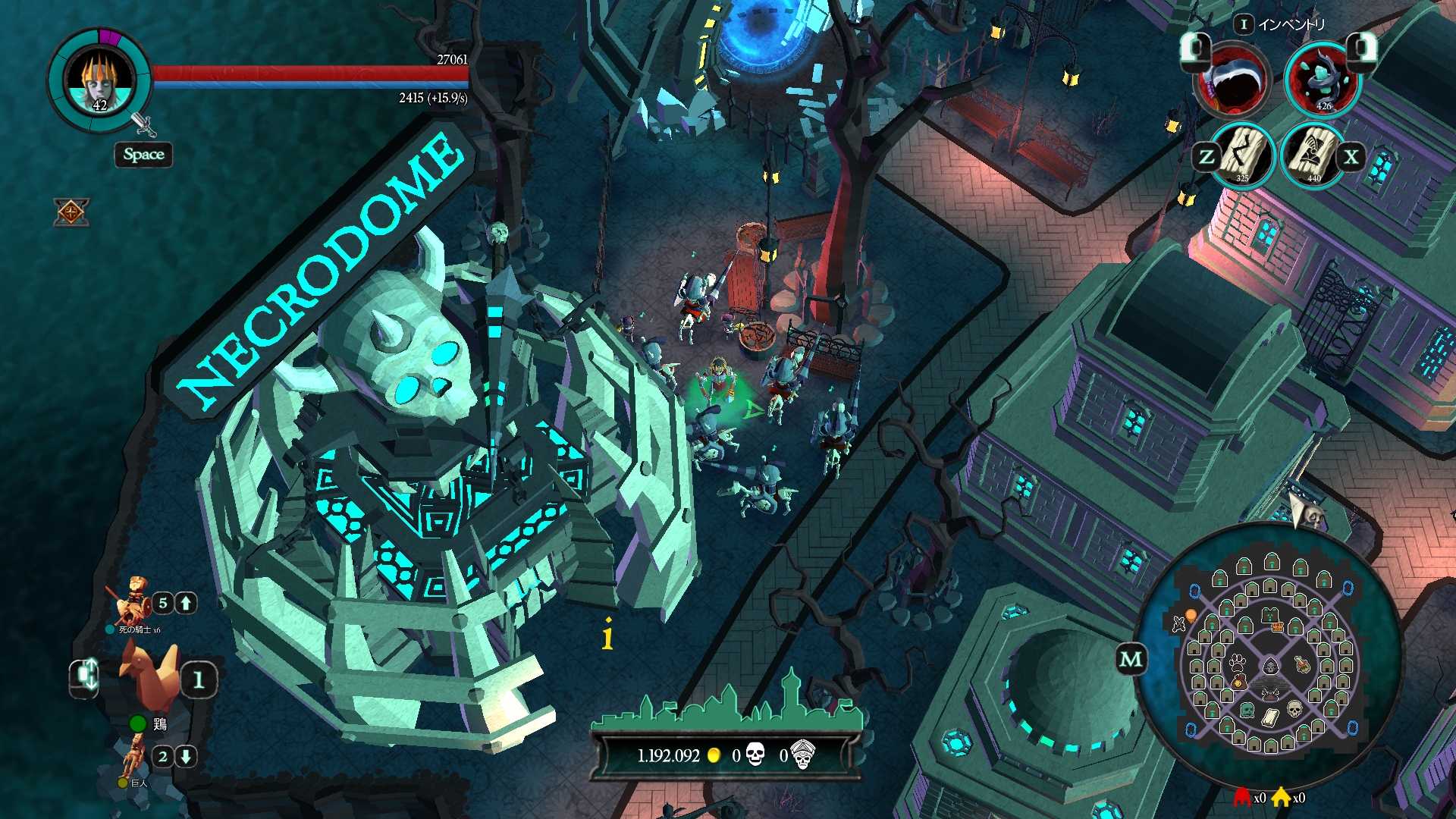Select the scroll marker on minimap
This screenshot has width=1456, height=819.
tap(1270, 717)
